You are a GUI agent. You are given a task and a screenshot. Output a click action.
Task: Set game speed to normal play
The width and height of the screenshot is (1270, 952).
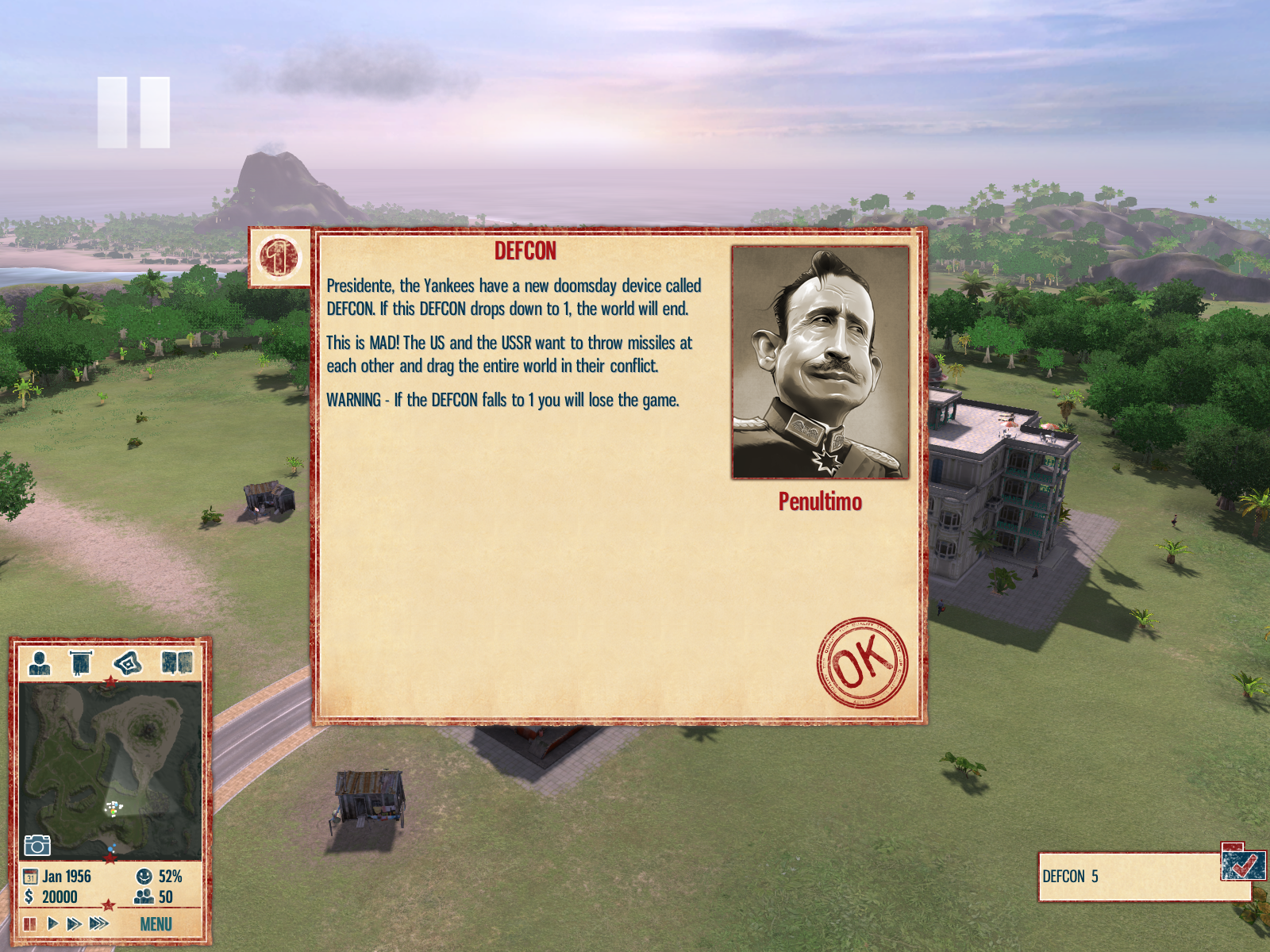pos(52,923)
